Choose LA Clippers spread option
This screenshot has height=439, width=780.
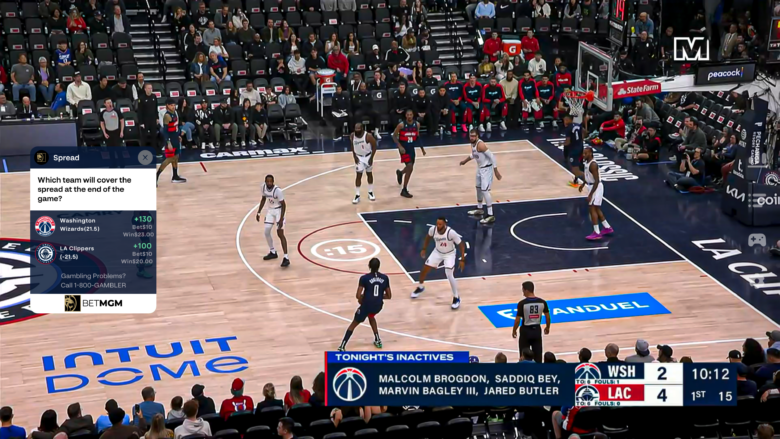[x=93, y=252]
